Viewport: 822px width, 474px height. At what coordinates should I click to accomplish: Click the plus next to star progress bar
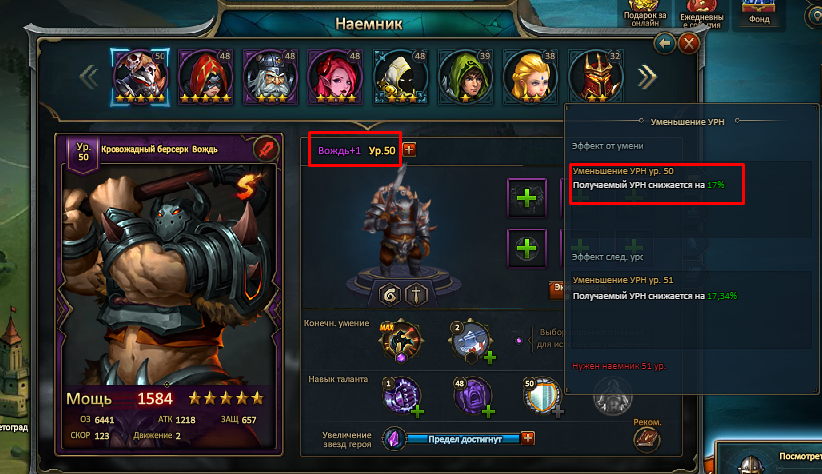pyautogui.click(x=529, y=438)
